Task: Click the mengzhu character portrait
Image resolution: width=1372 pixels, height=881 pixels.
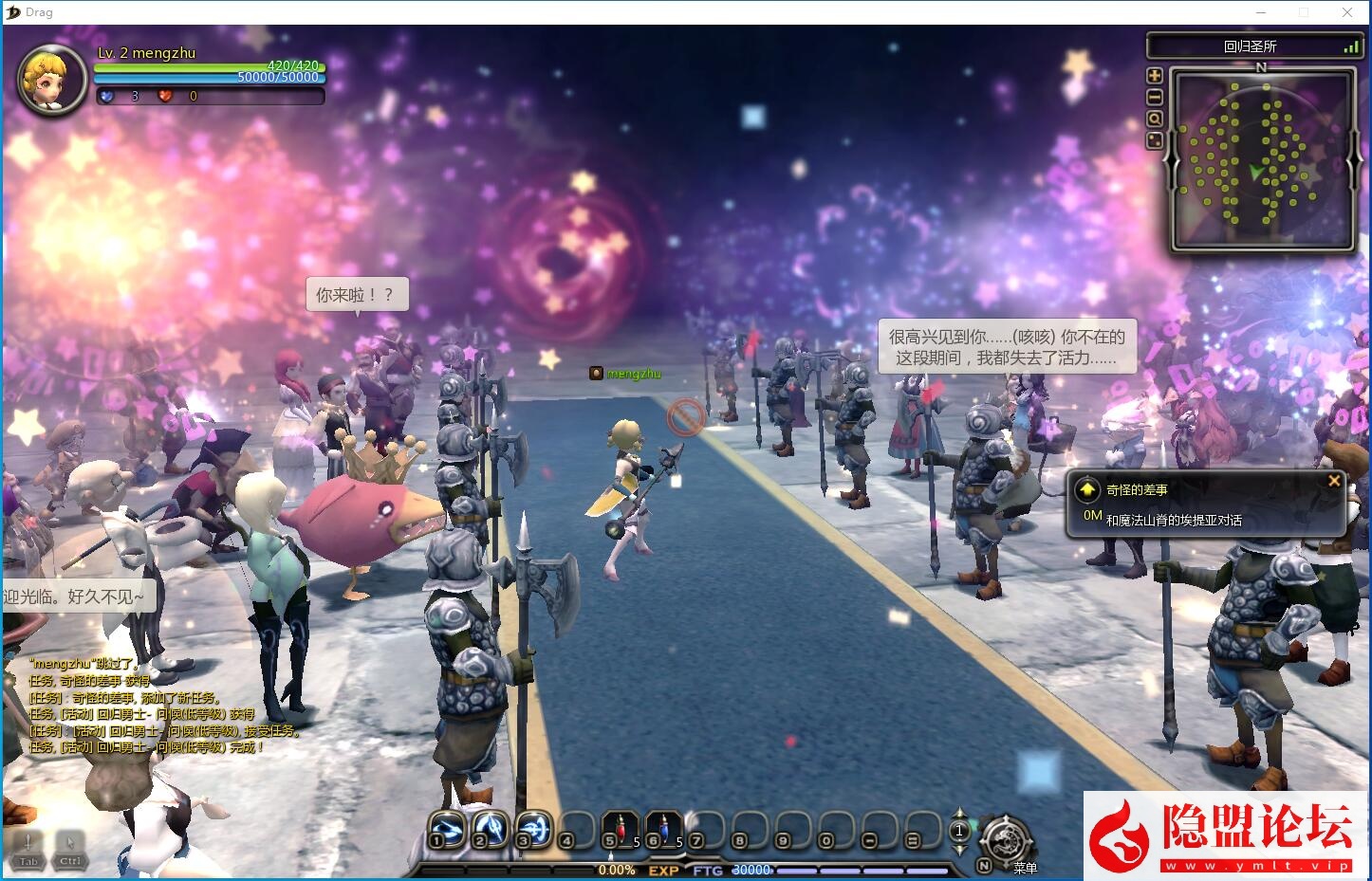Action: 52,80
